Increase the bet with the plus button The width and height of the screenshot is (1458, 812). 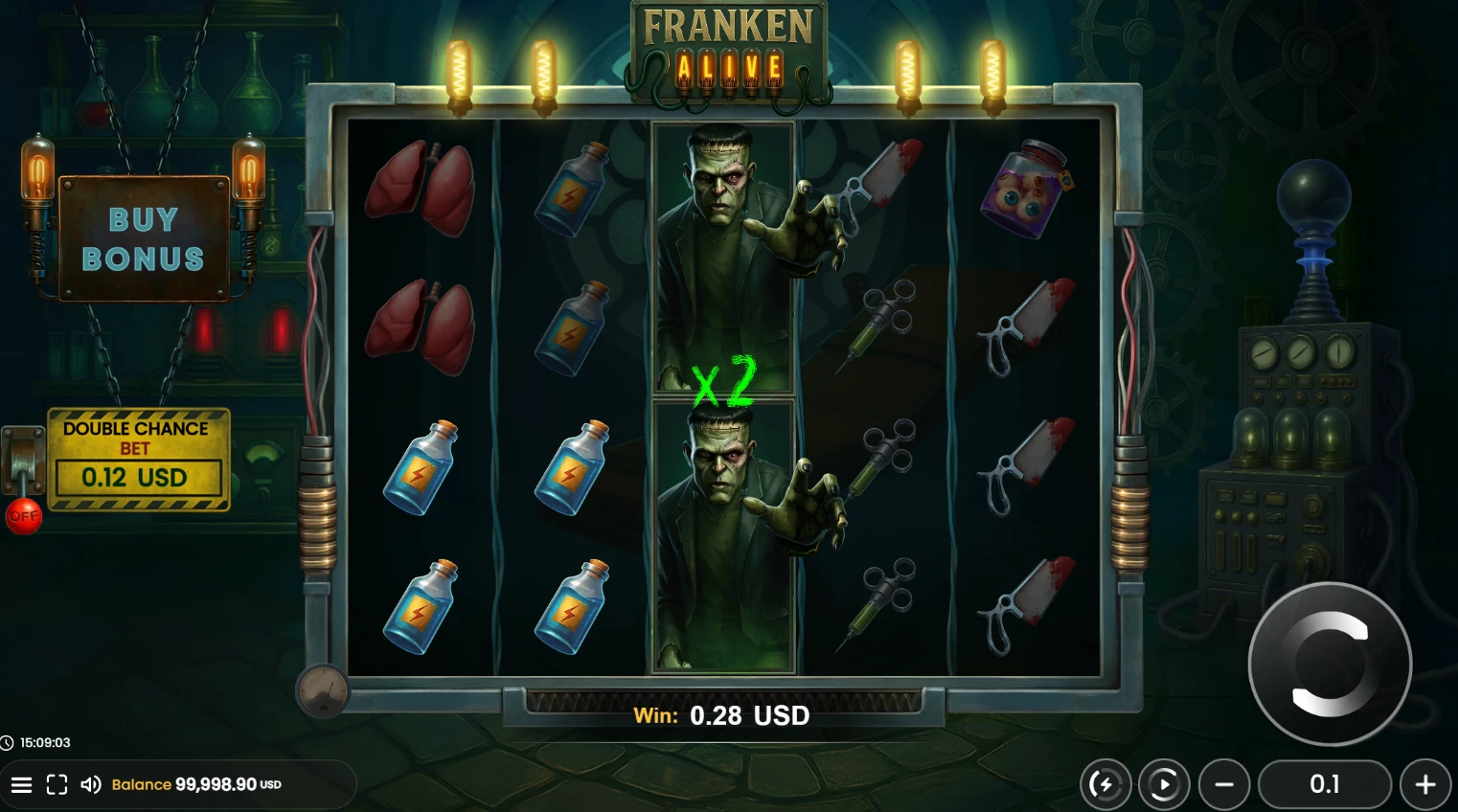click(1425, 785)
